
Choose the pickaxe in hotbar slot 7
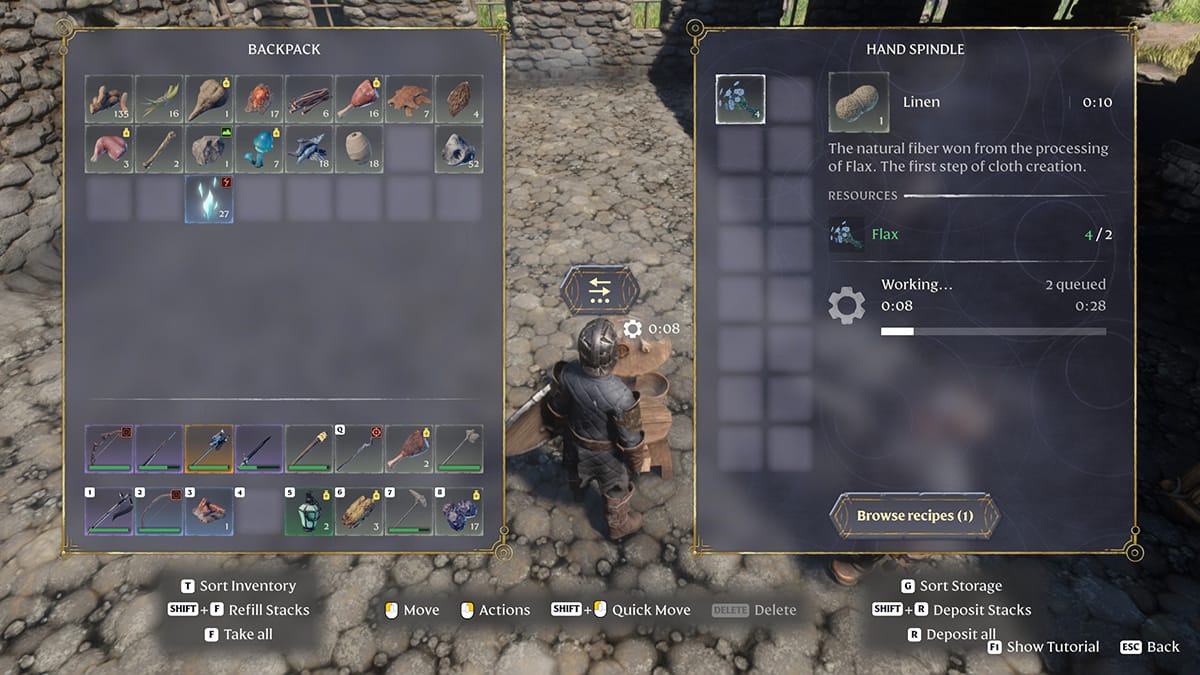(410, 511)
